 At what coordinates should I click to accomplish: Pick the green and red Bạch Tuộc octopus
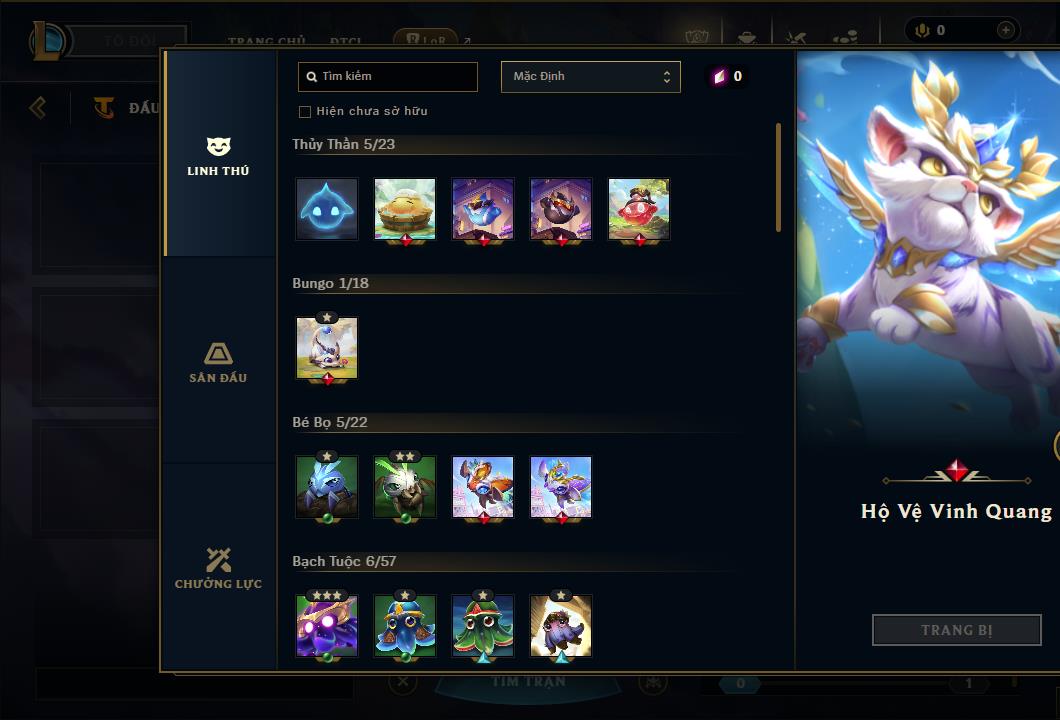click(483, 626)
